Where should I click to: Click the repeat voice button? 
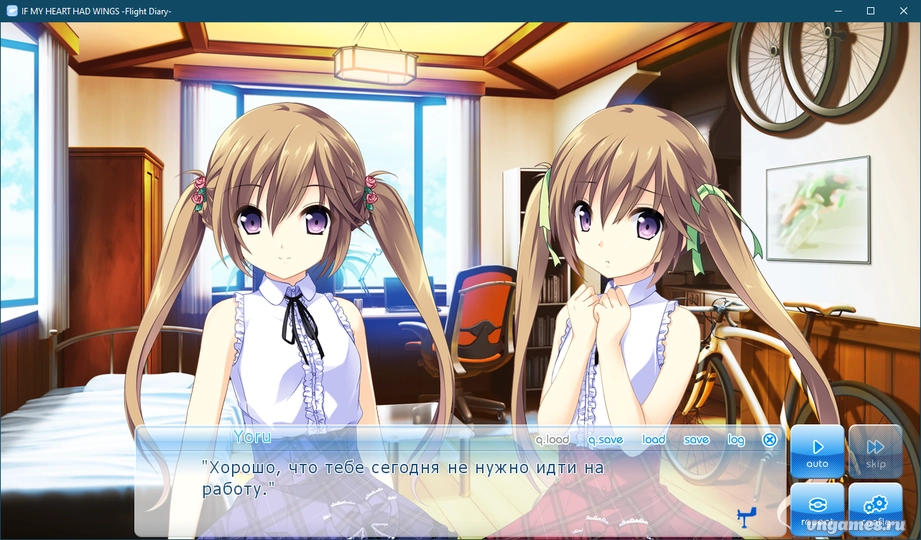817,509
